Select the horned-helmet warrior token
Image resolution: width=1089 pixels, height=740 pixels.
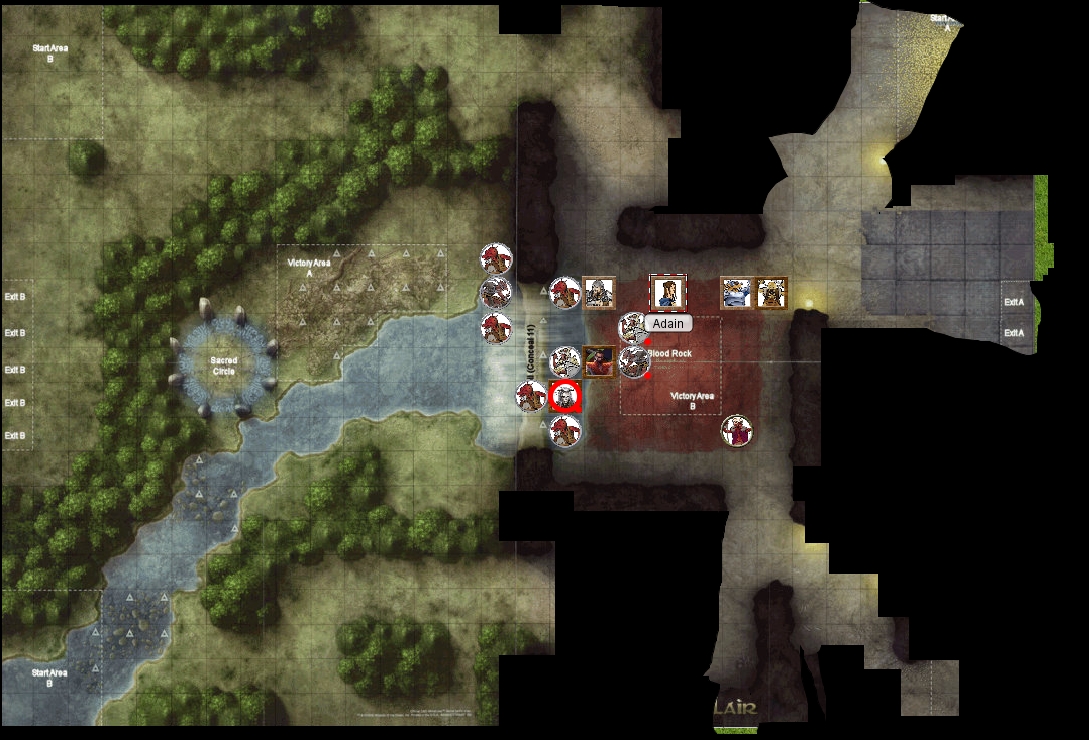pos(771,293)
